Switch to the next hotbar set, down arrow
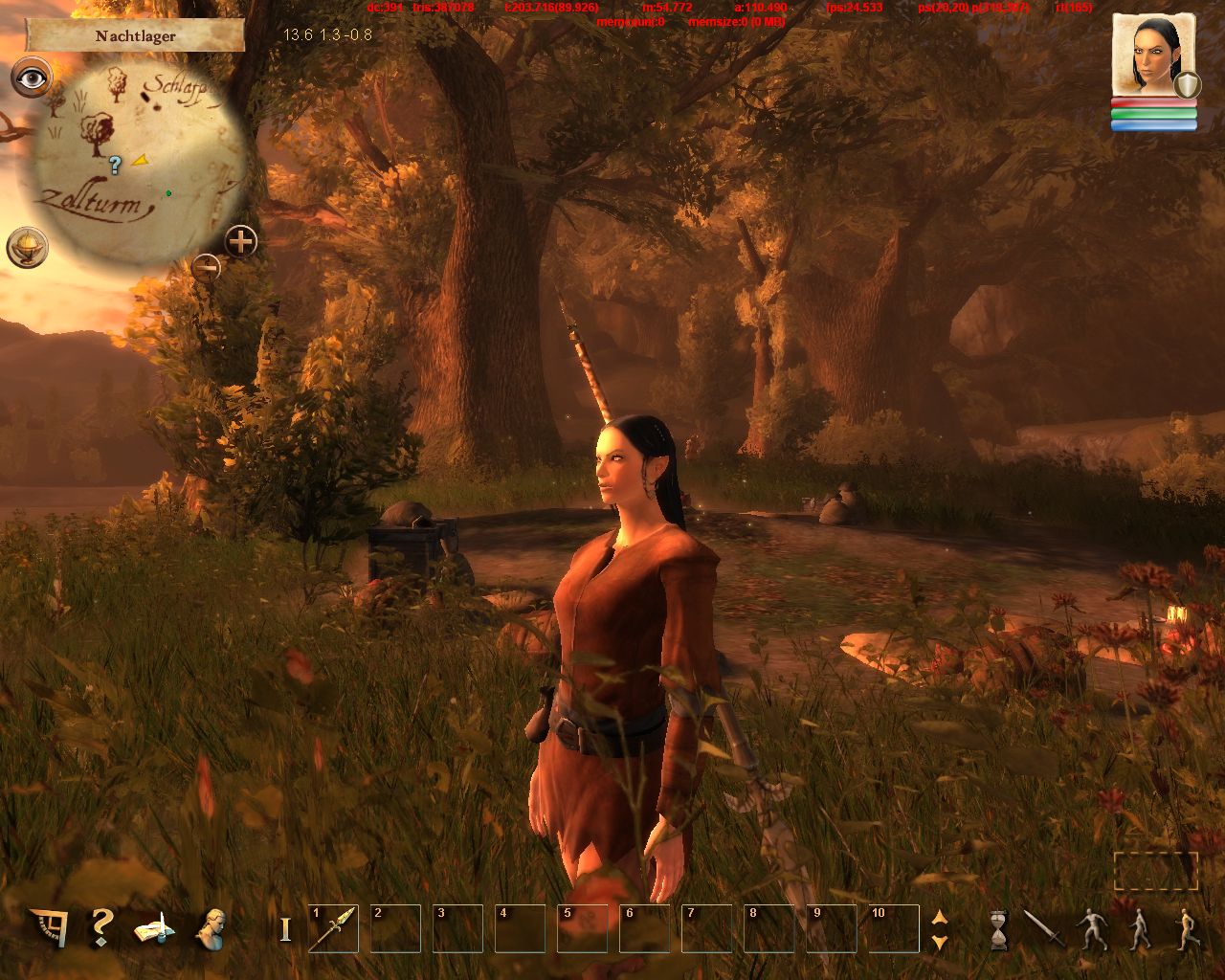The height and width of the screenshot is (980, 1225). pos(940,942)
